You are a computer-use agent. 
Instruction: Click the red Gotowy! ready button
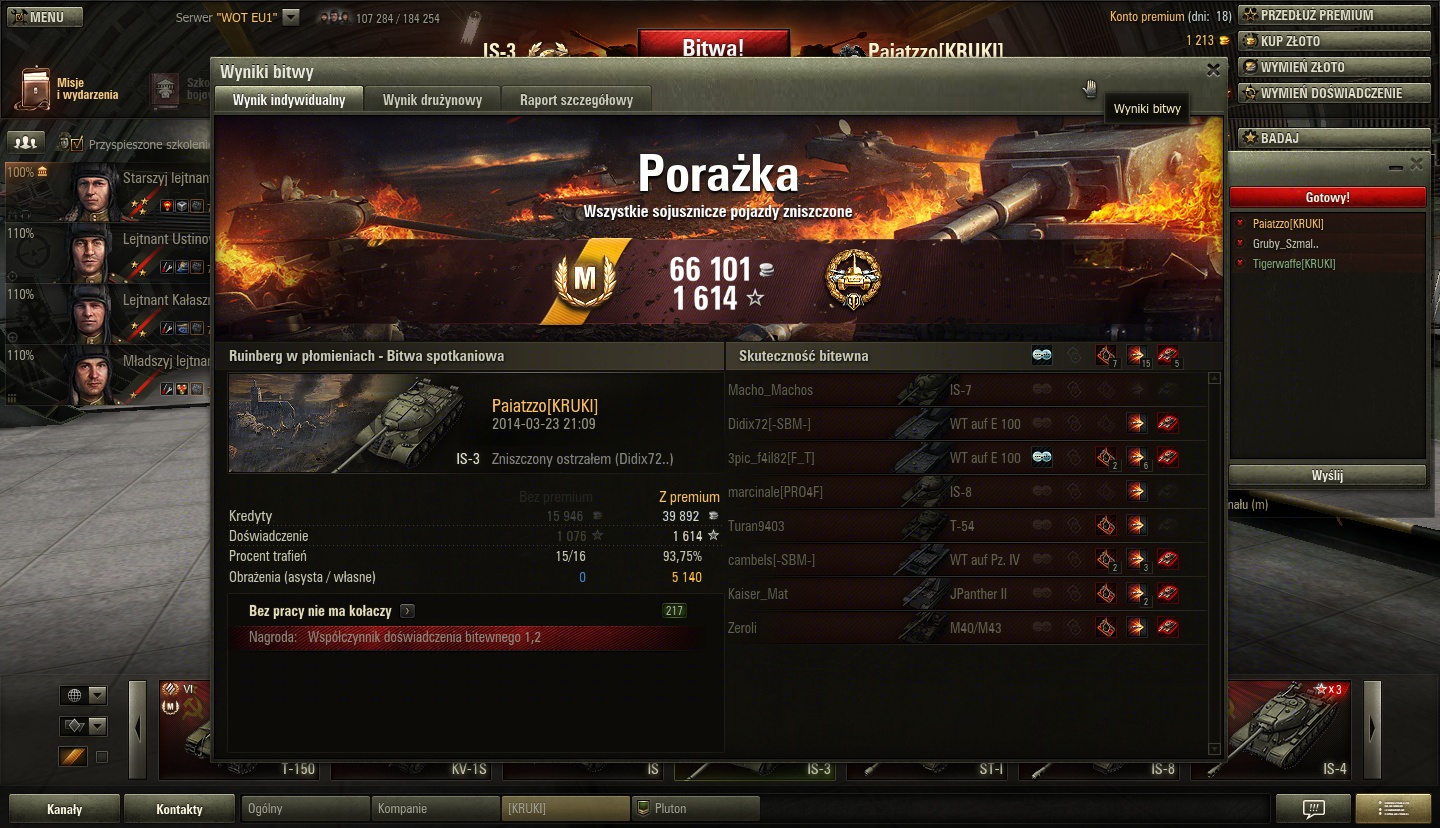tap(1327, 198)
